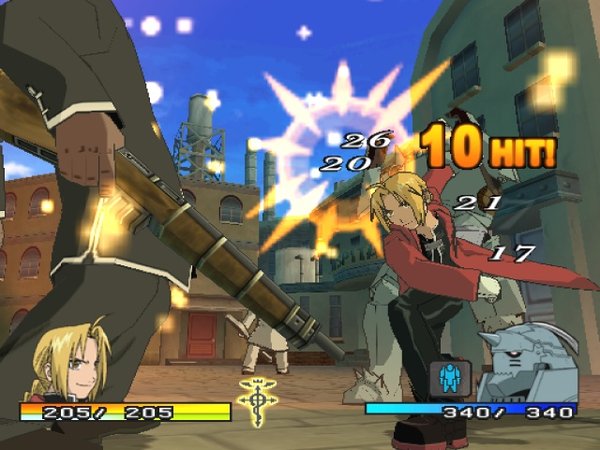The height and width of the screenshot is (450, 600).
Task: Click the golden Flamel cross emblem
Action: tap(255, 401)
